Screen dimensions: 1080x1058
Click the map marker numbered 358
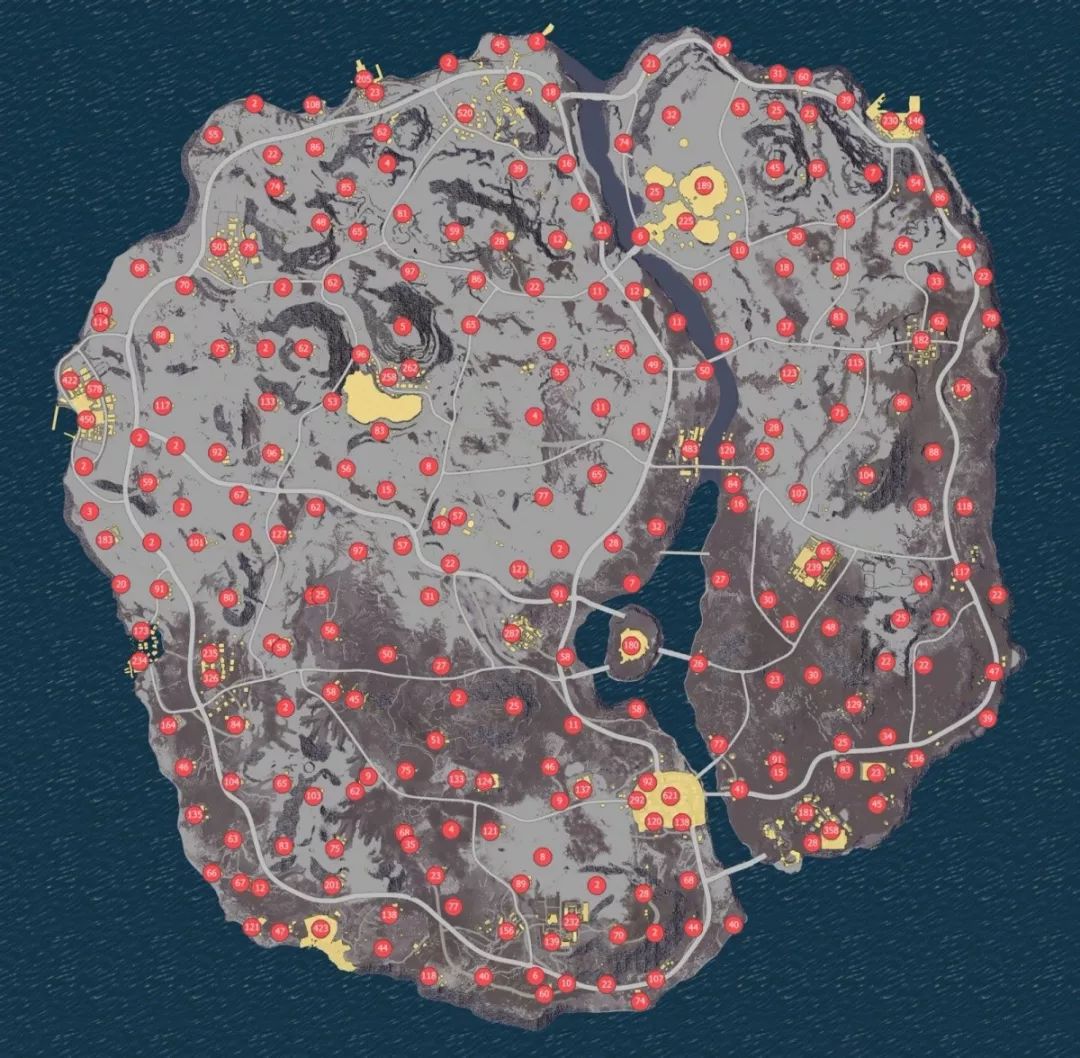(831, 831)
